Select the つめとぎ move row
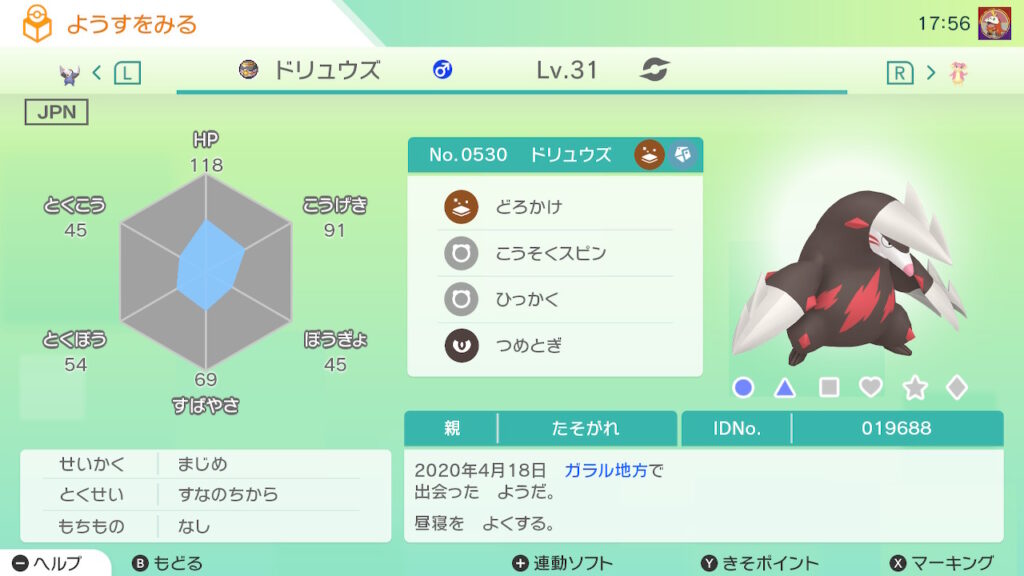Screen dimensions: 1024x576 pos(555,346)
